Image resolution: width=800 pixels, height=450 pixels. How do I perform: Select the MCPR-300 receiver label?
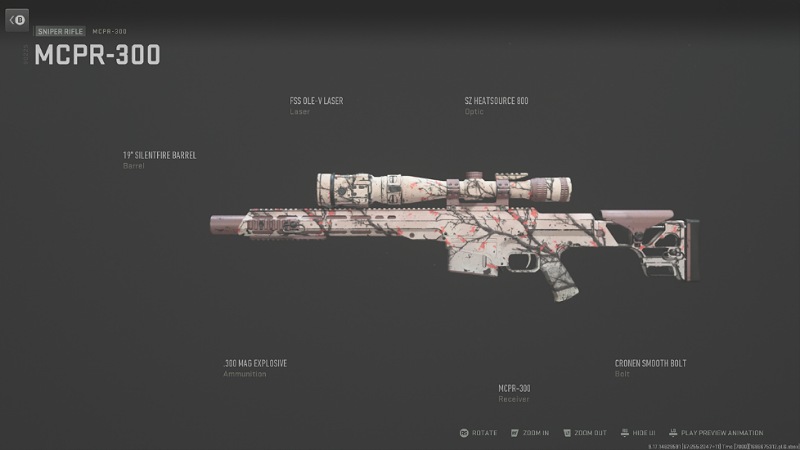(x=514, y=388)
